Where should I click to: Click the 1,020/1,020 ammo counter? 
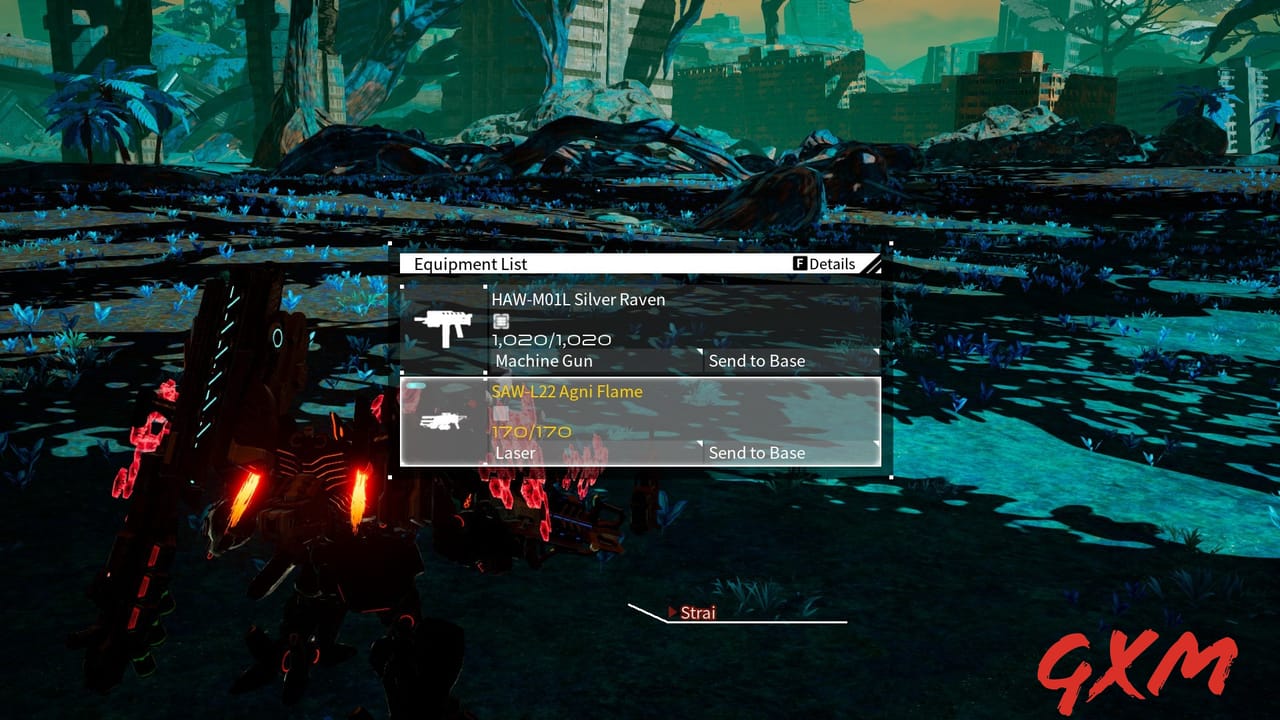pyautogui.click(x=550, y=339)
